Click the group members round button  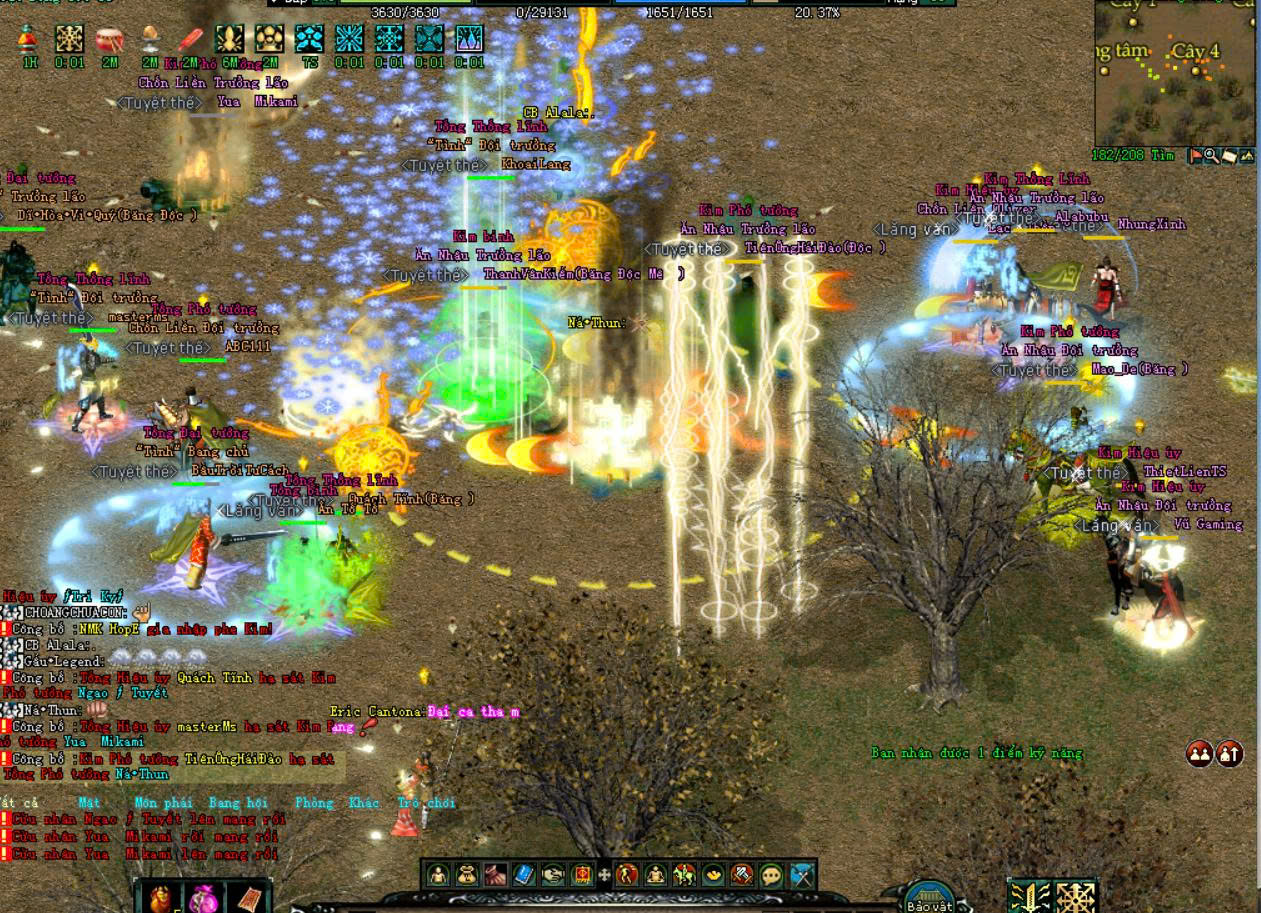pos(1199,754)
